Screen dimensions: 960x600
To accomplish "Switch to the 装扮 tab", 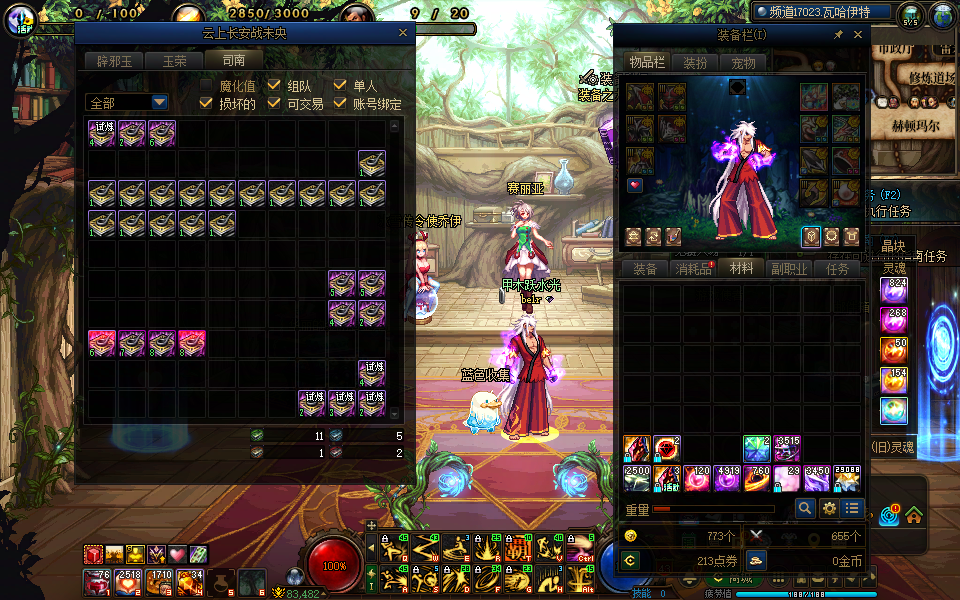I will pyautogui.click(x=695, y=63).
